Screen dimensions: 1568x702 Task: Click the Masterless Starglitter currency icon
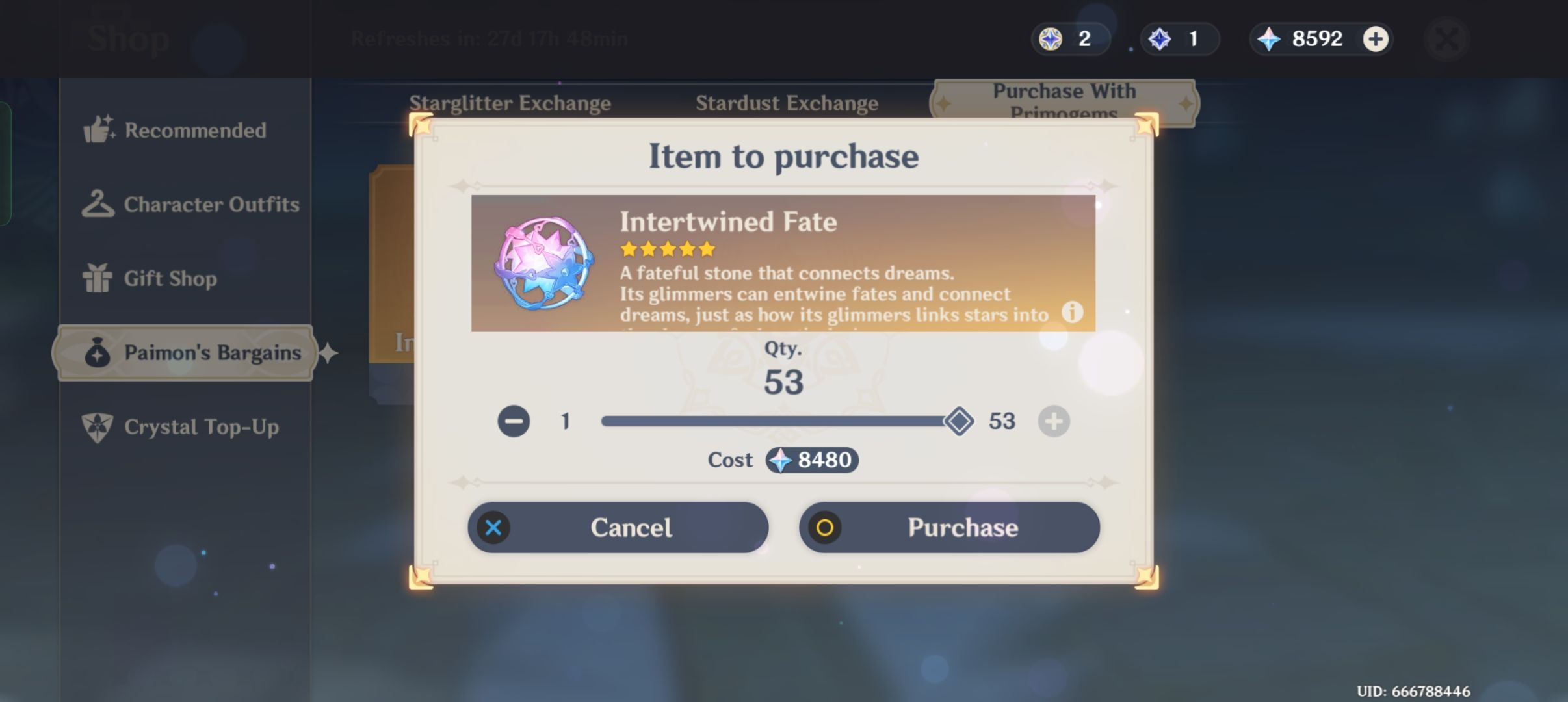(1049, 38)
